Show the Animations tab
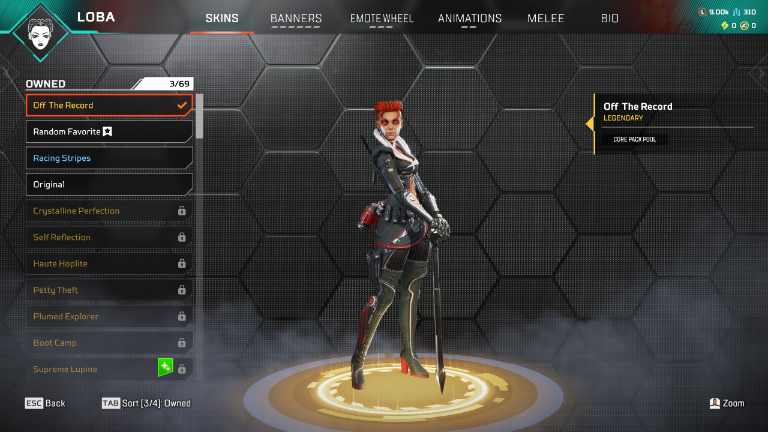The height and width of the screenshot is (432, 768). [470, 18]
